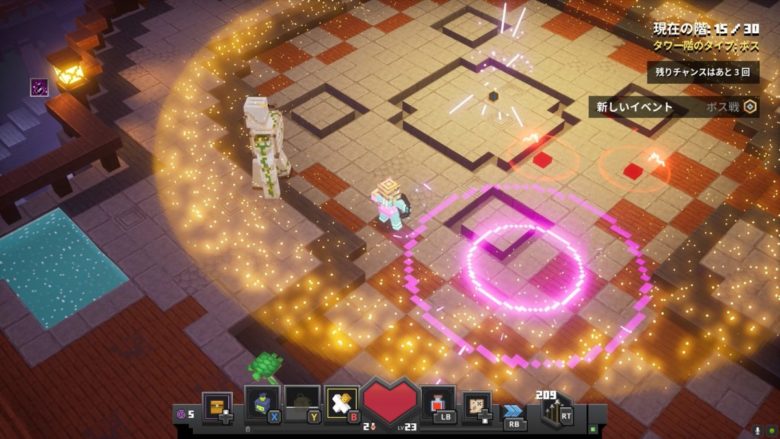The width and height of the screenshot is (780, 439).
Task: Select the dimmed artifact in the Y slot
Action: 302,402
